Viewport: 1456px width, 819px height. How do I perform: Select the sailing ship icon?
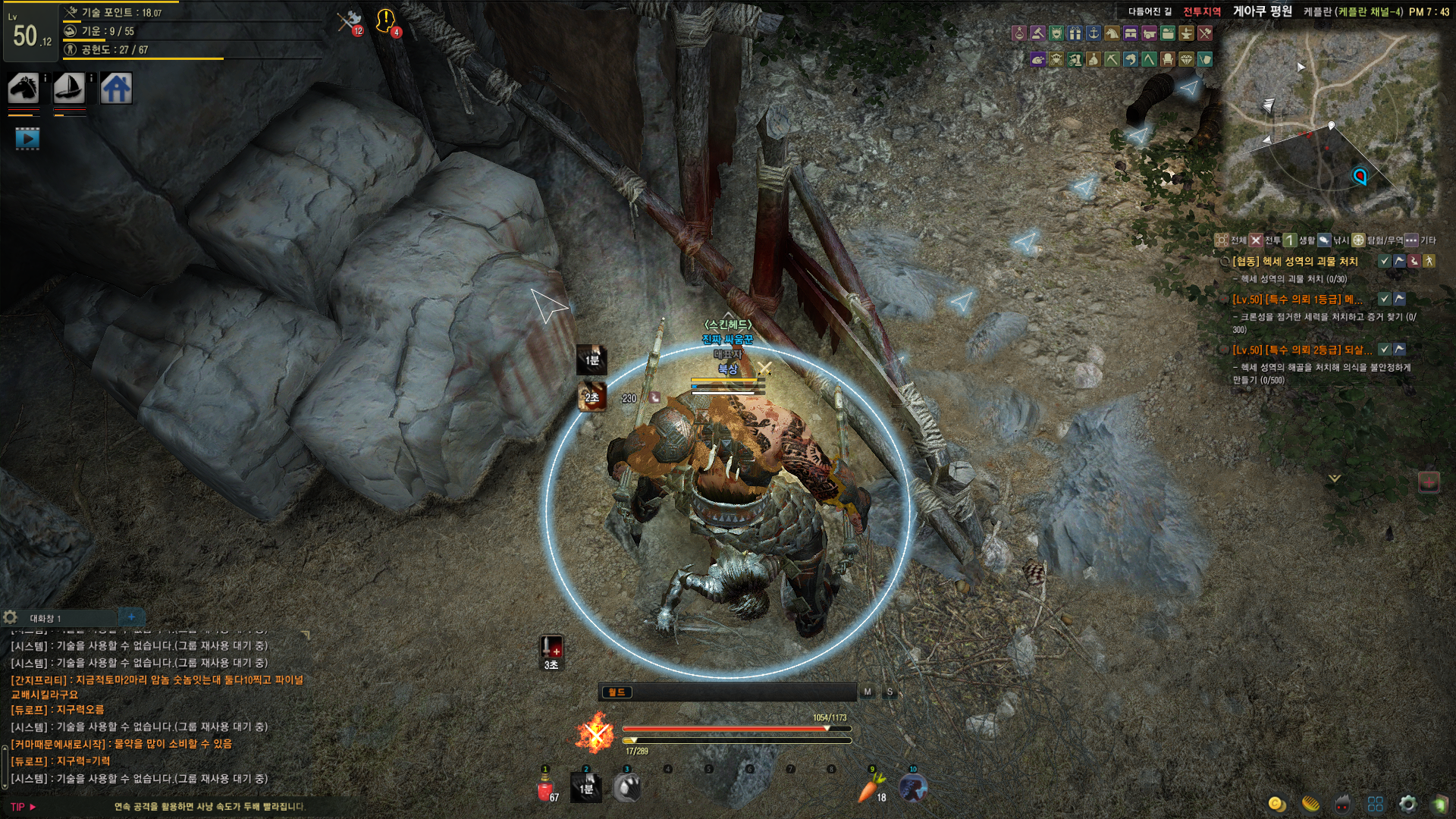tap(69, 89)
